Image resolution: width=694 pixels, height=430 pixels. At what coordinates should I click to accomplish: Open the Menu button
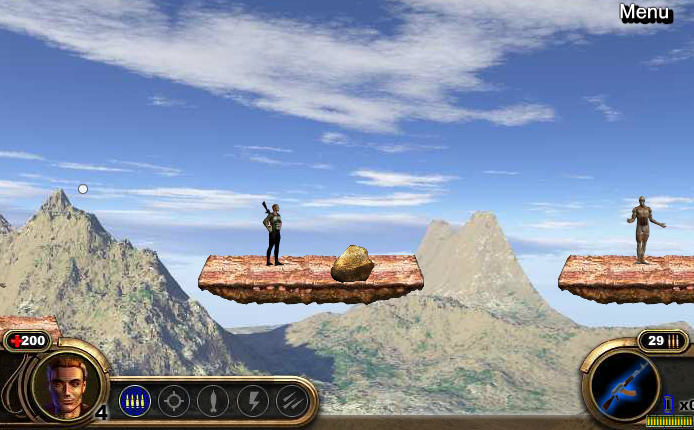click(x=645, y=13)
